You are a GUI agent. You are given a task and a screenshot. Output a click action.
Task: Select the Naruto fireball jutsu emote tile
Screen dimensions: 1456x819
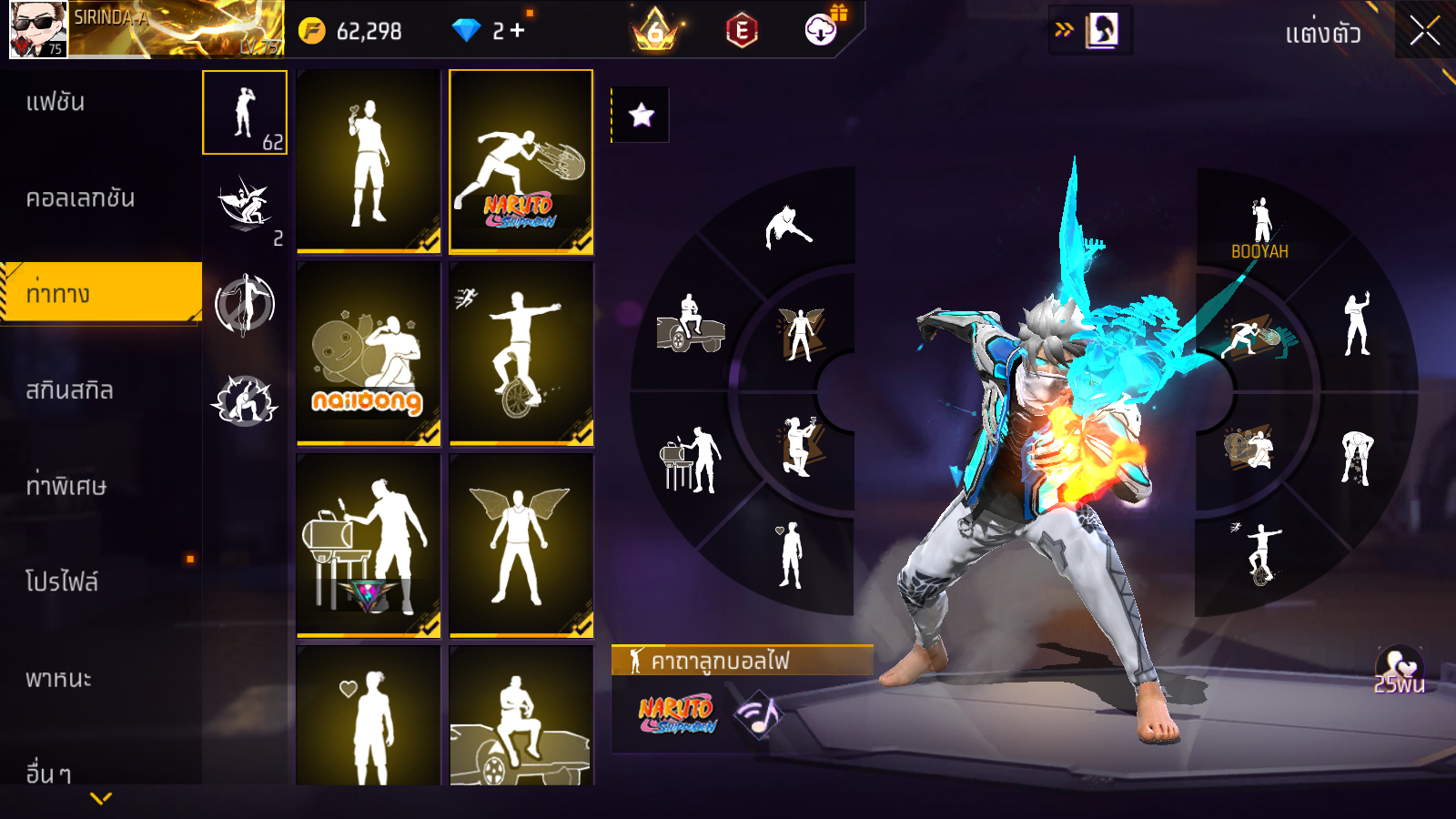click(x=521, y=161)
